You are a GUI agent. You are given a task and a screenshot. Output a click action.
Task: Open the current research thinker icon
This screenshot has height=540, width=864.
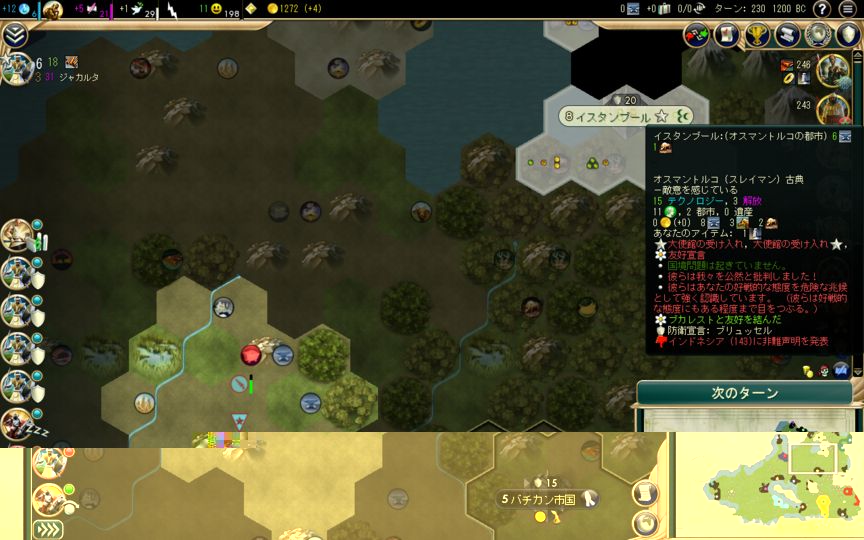click(52, 11)
